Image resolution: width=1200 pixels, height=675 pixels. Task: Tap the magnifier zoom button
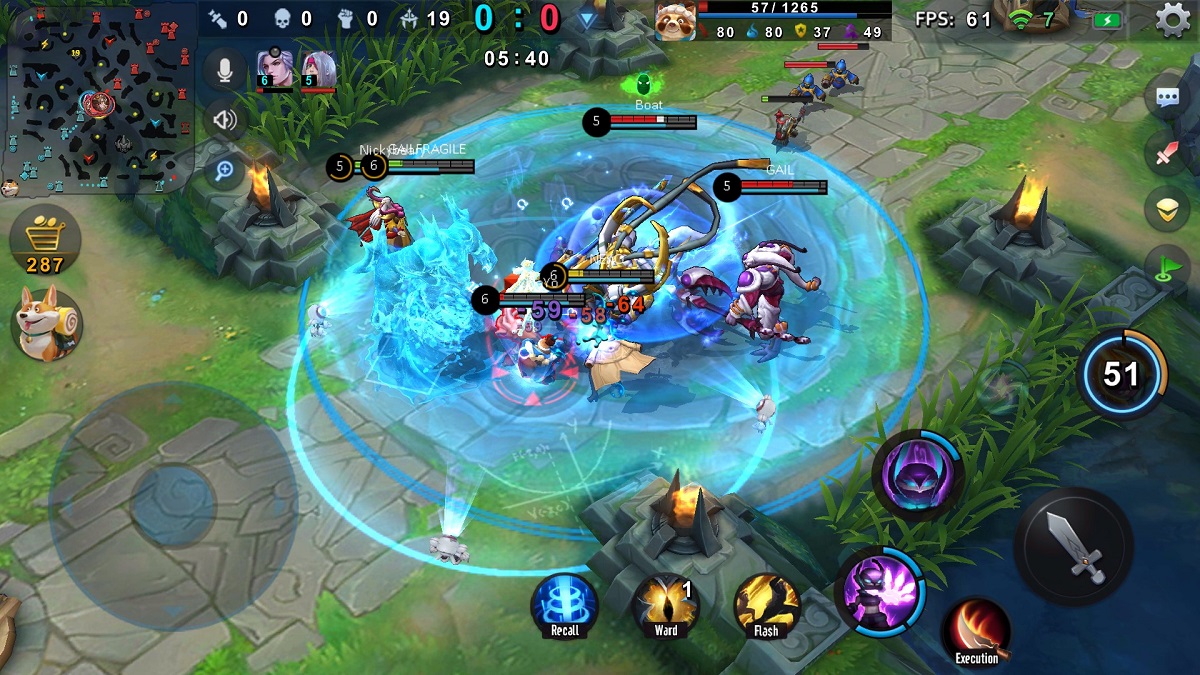click(x=225, y=171)
